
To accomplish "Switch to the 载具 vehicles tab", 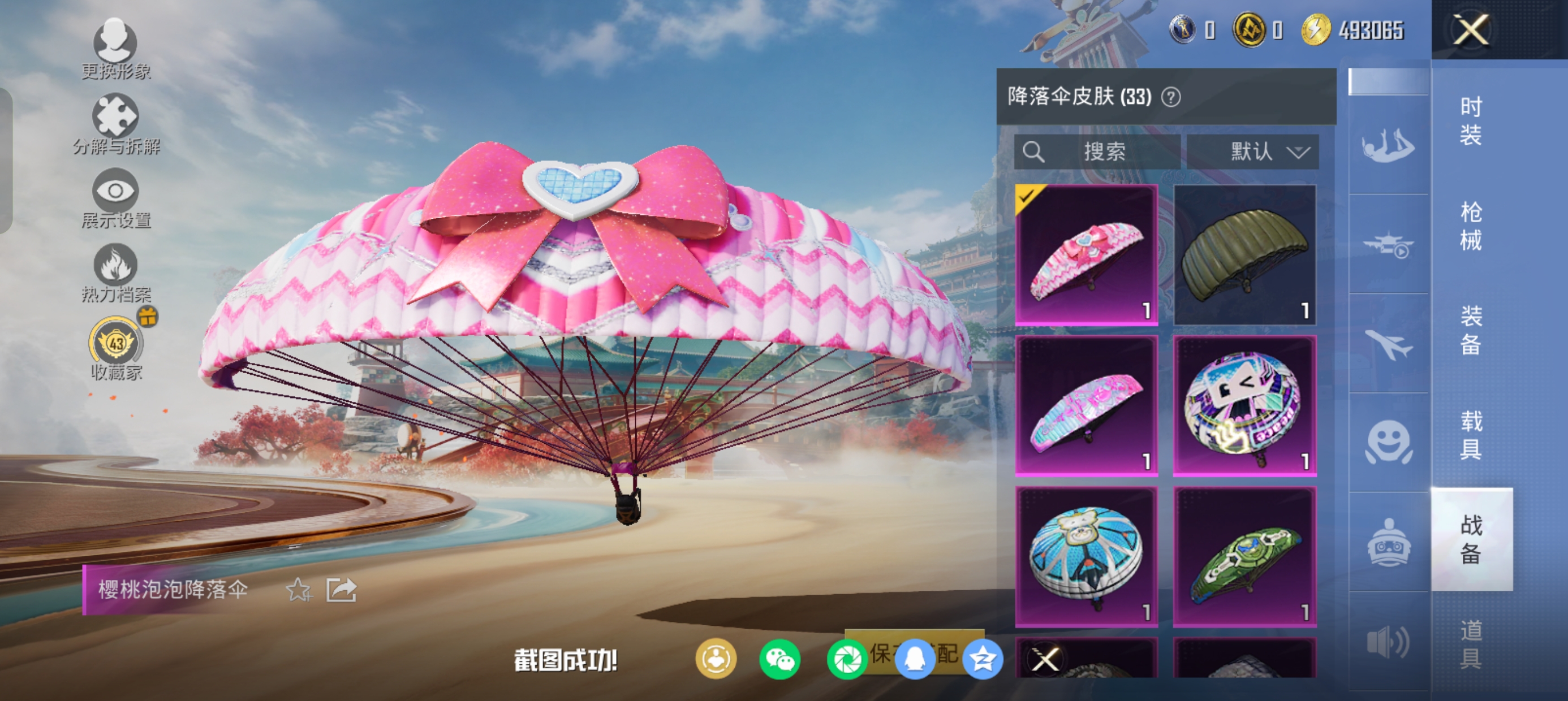I will click(x=1471, y=435).
